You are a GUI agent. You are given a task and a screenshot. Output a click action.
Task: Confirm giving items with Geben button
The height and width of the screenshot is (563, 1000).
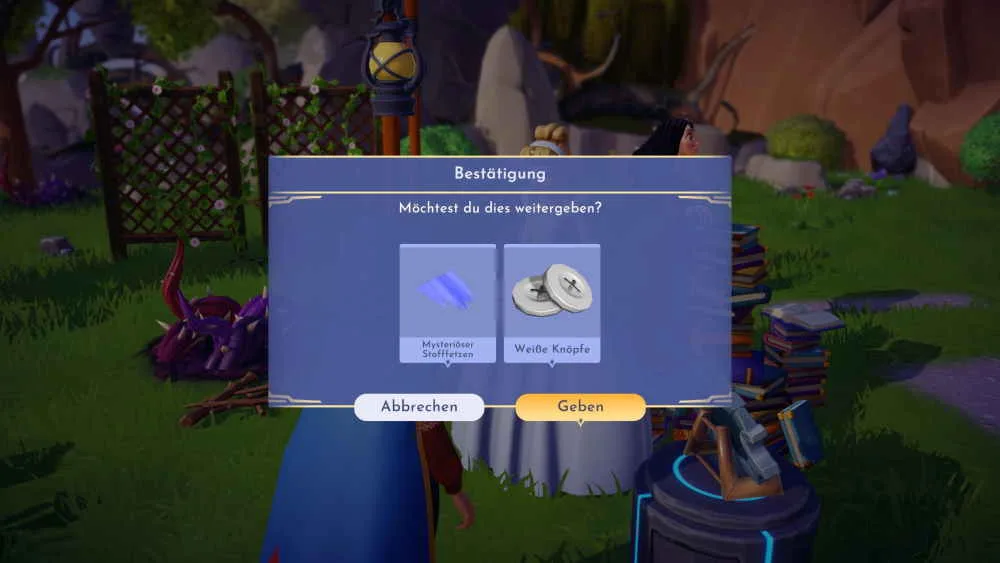click(580, 407)
